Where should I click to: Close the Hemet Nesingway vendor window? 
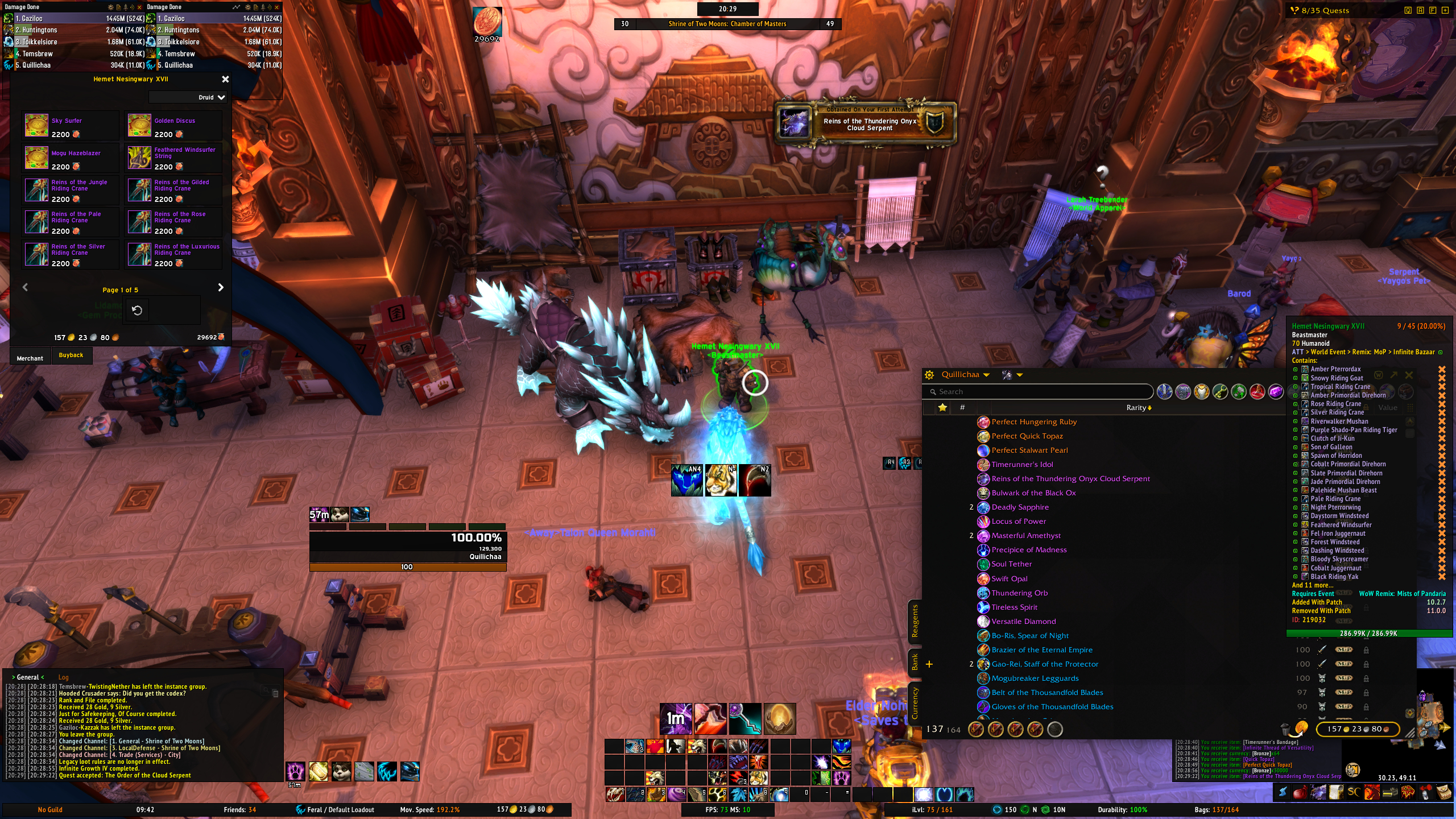click(225, 80)
